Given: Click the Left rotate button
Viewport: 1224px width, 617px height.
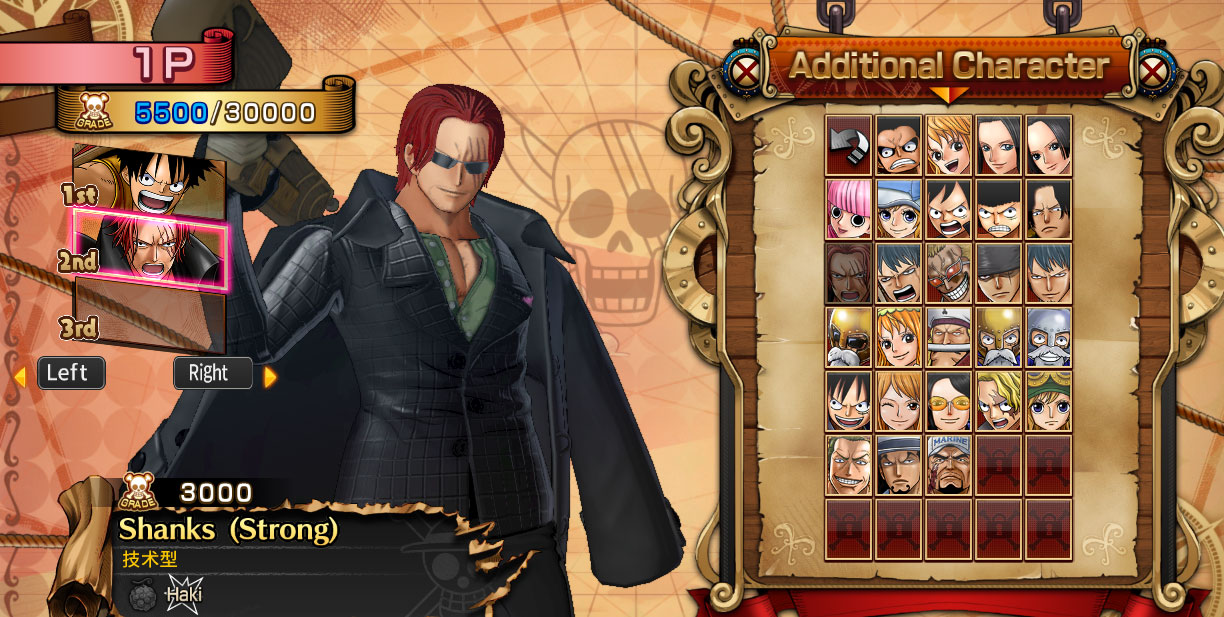Looking at the screenshot, I should (70, 374).
